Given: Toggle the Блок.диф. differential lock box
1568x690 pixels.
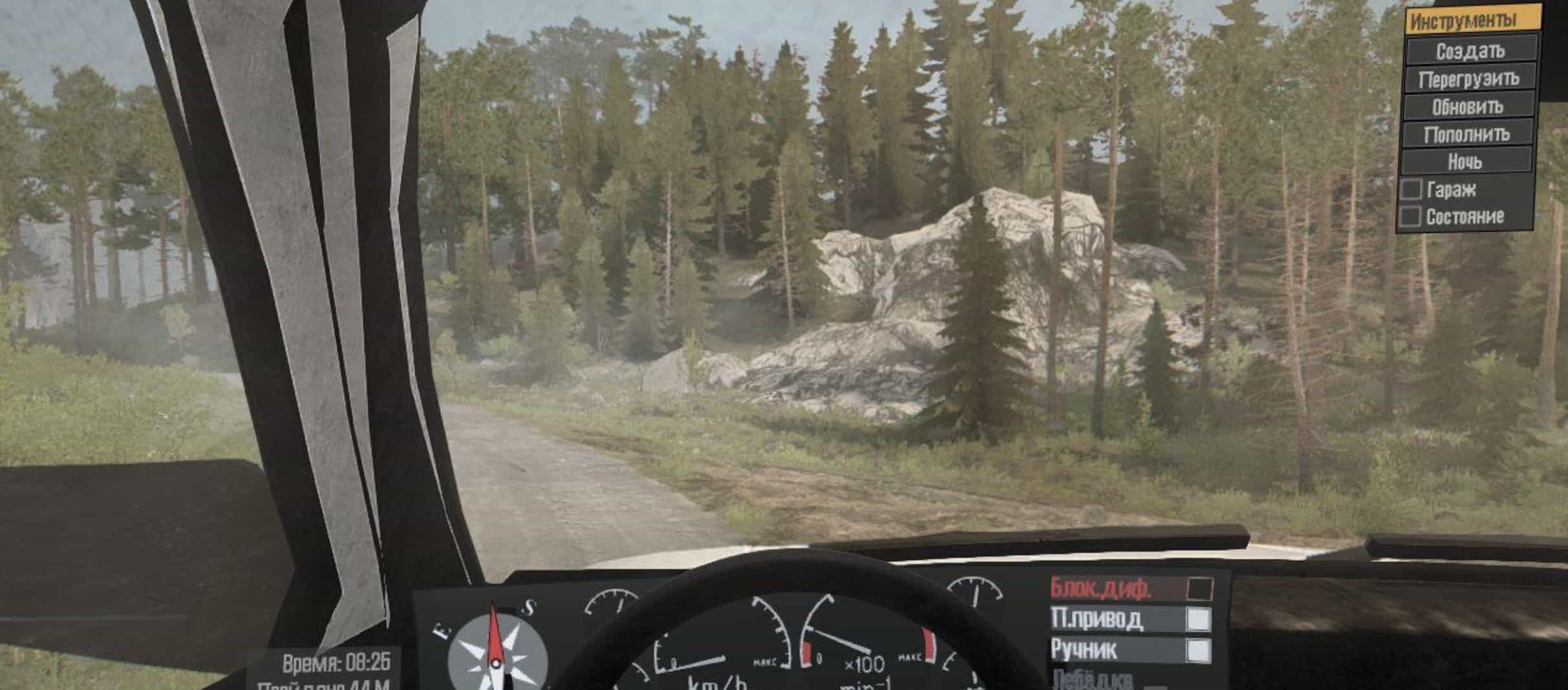Looking at the screenshot, I should (x=1199, y=589).
